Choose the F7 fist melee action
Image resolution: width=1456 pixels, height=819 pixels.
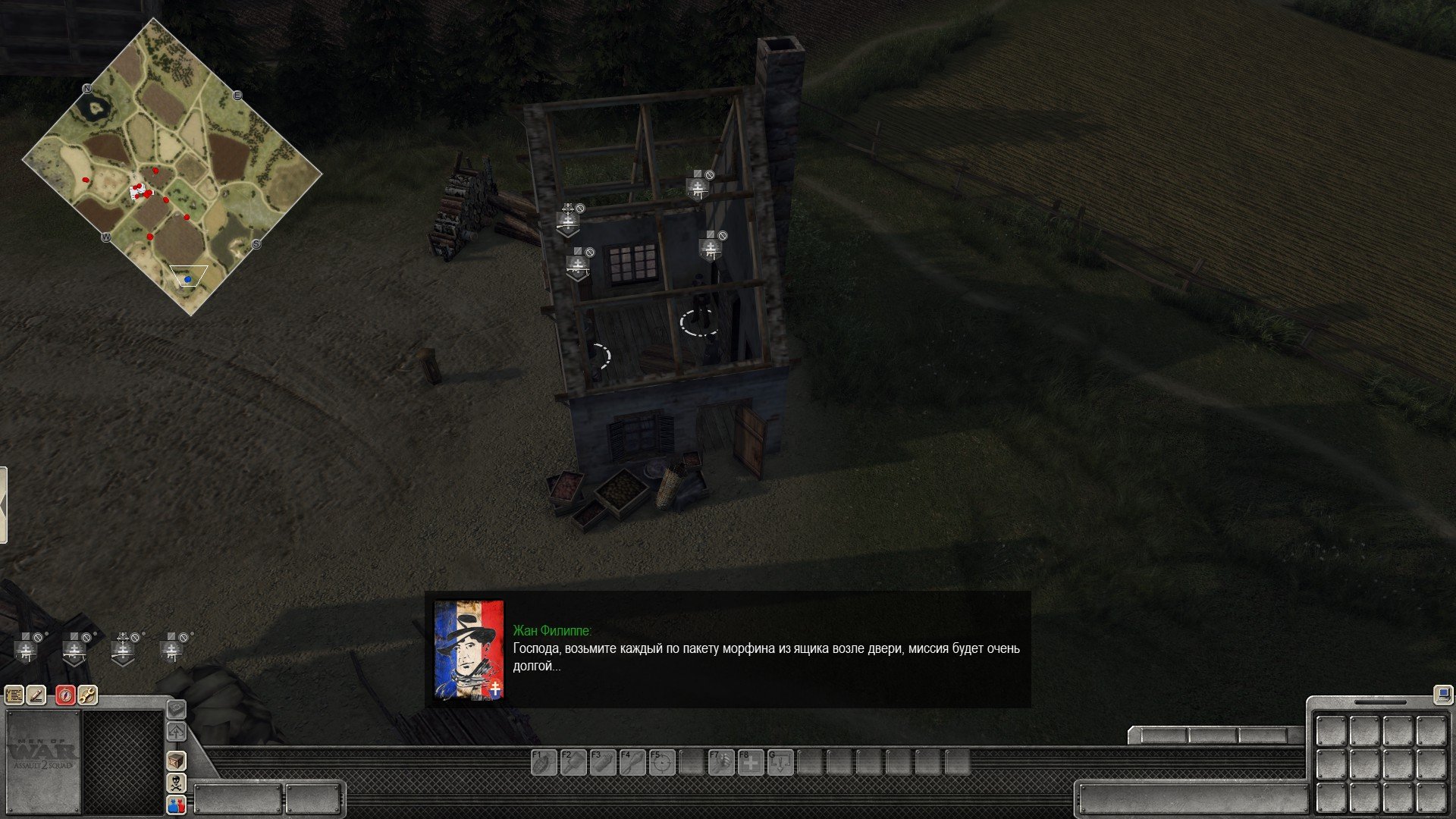pyautogui.click(x=720, y=762)
